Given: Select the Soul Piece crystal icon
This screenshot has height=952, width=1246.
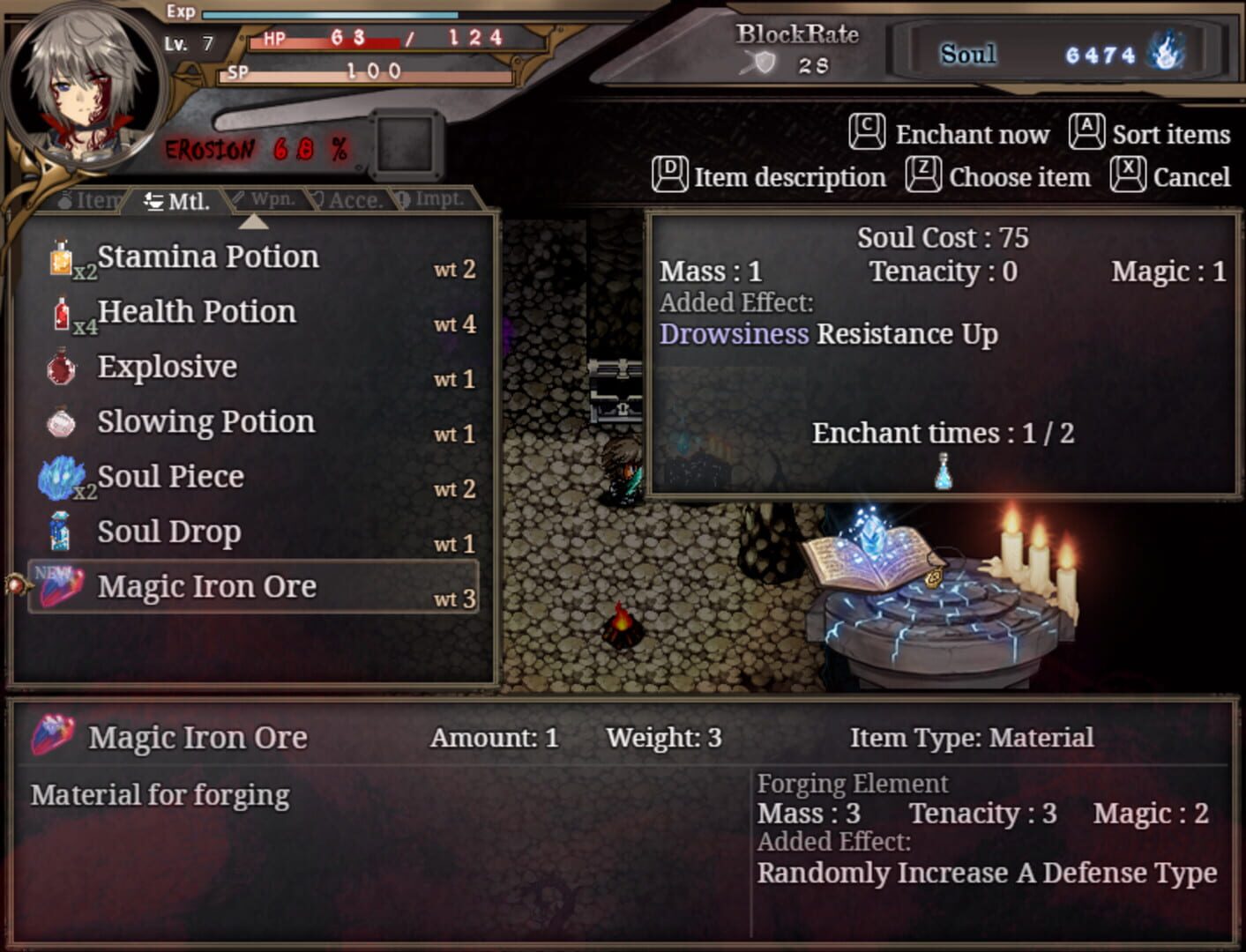Looking at the screenshot, I should 61,478.
